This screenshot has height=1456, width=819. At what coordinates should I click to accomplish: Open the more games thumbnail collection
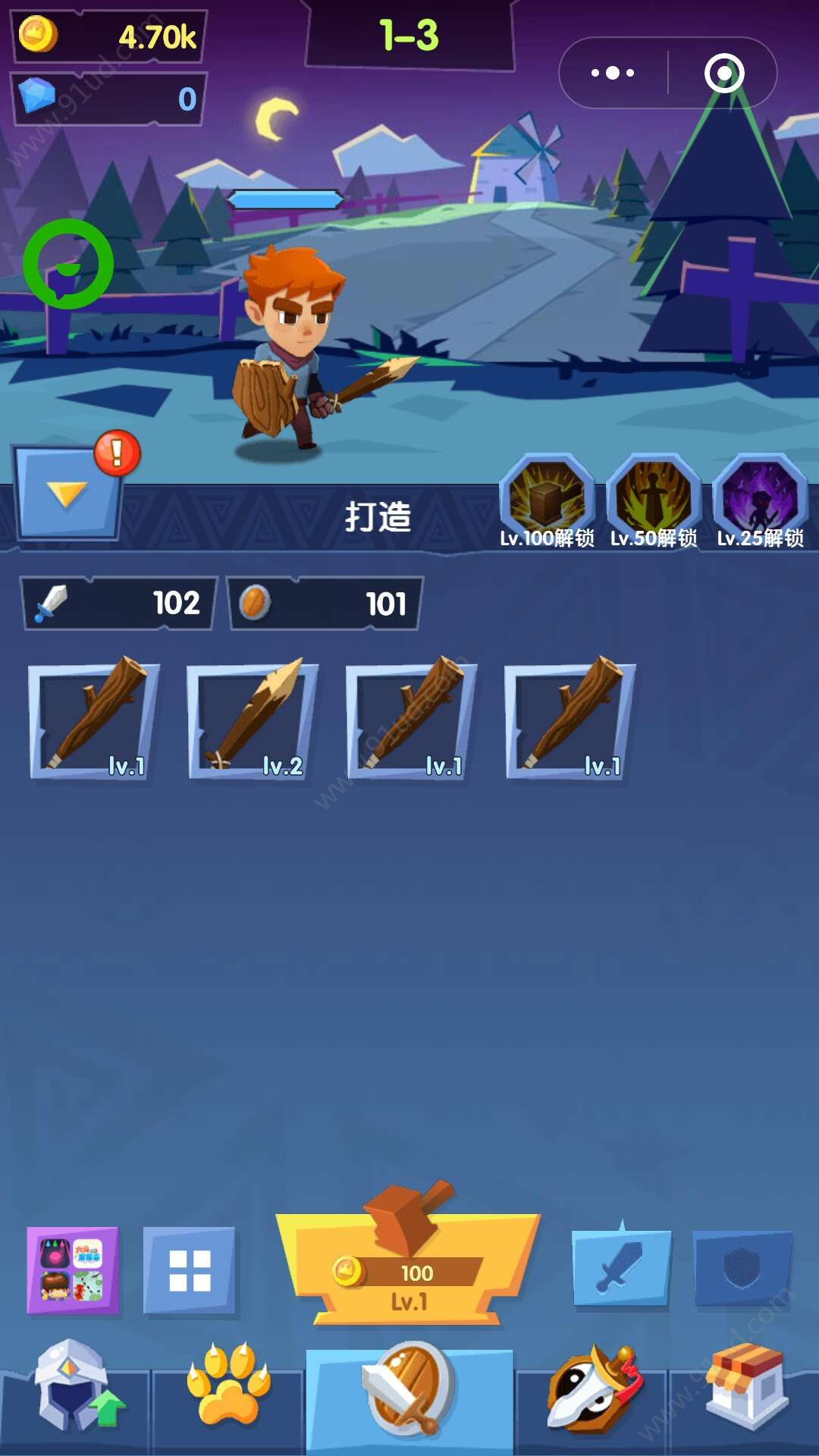click(x=73, y=1270)
